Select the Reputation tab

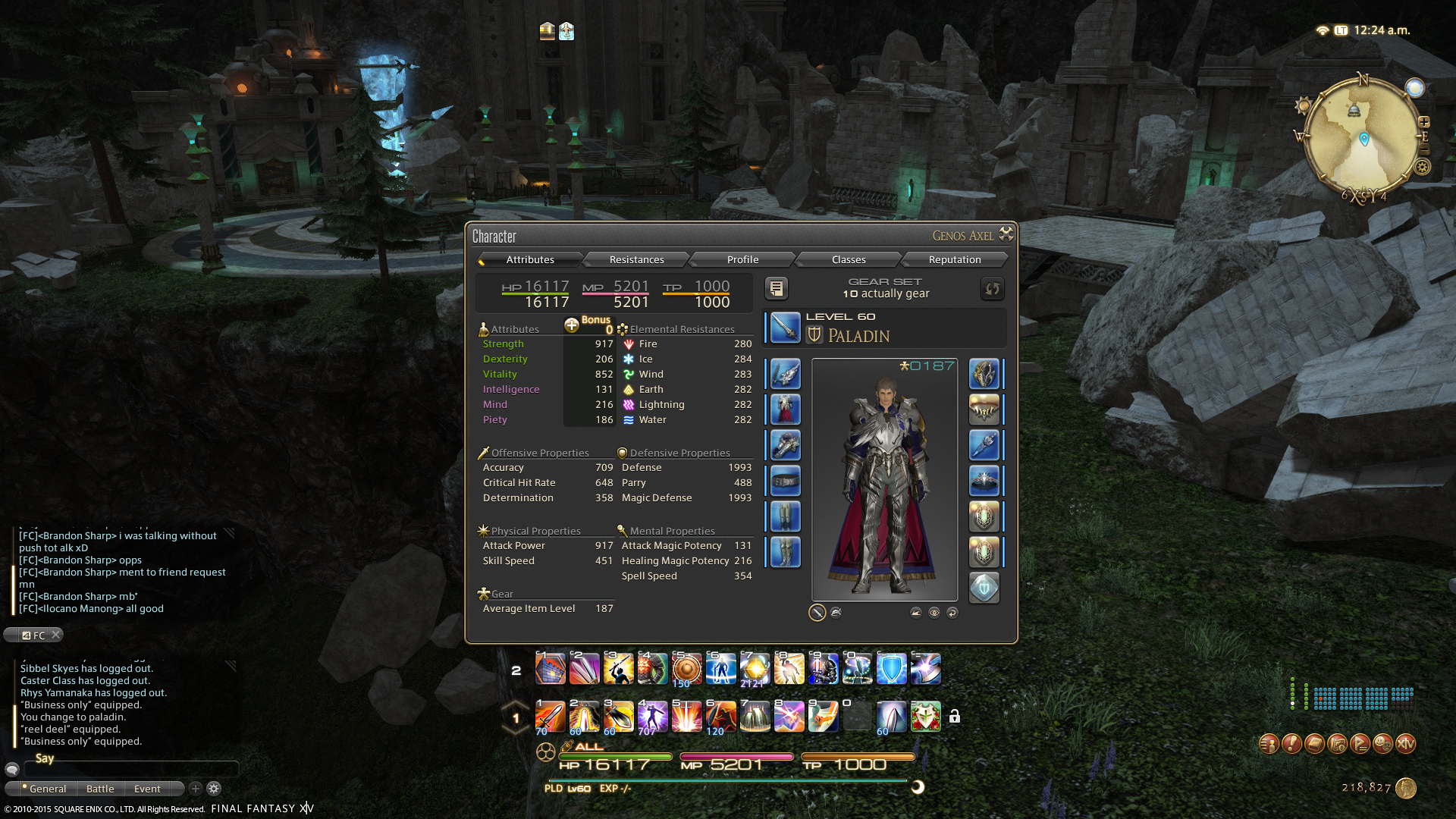[954, 259]
